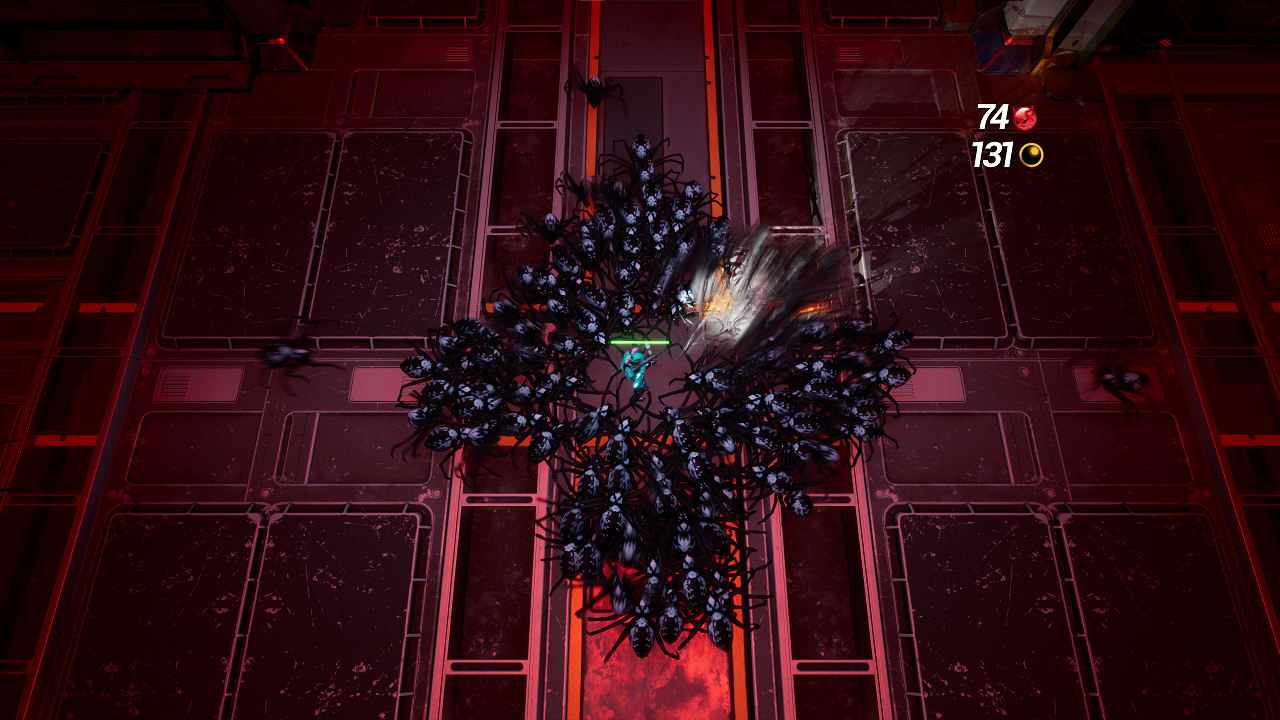
Task: Click the gold coin currency icon
Action: click(x=1030, y=156)
